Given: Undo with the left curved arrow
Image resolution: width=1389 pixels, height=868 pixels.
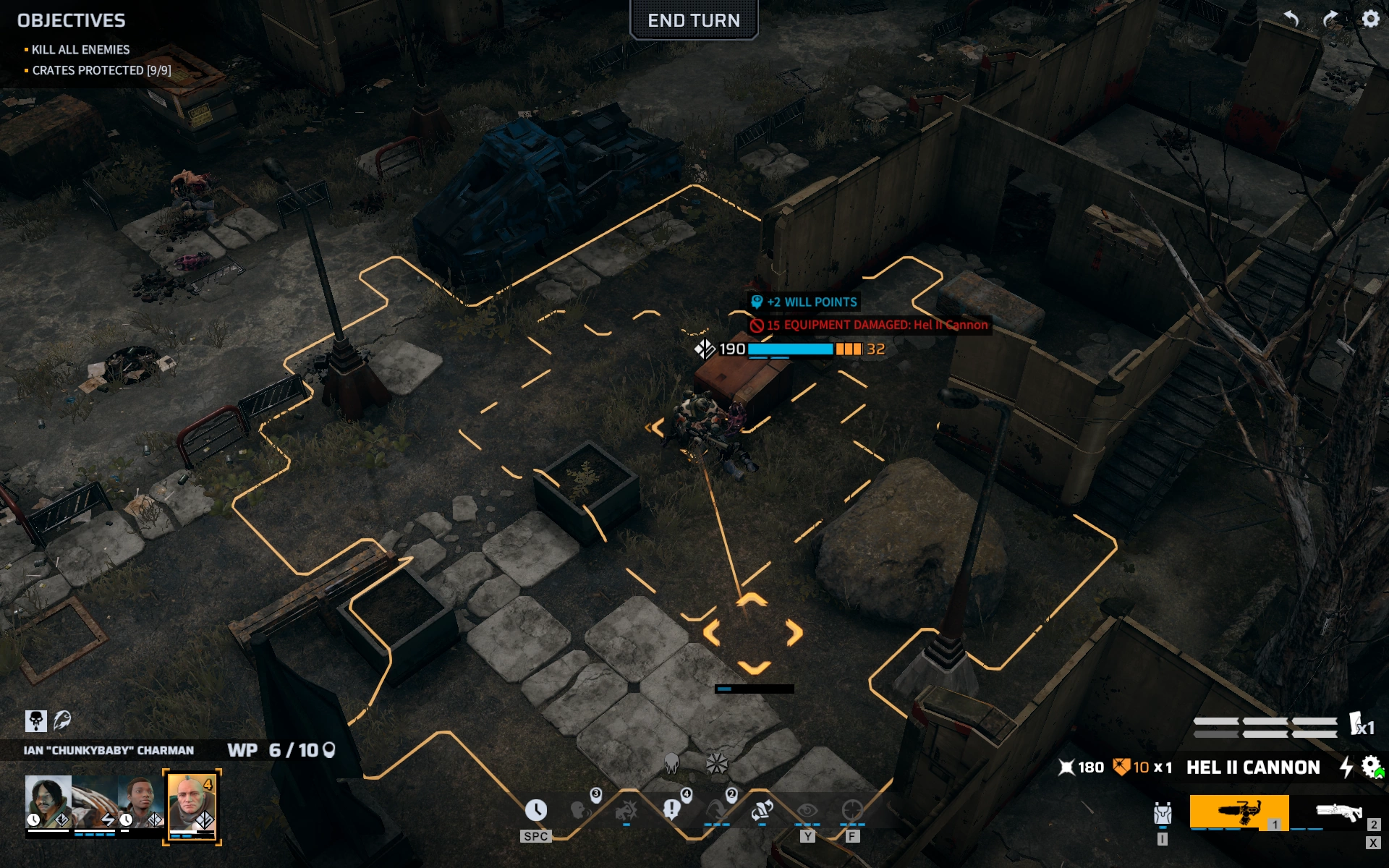Looking at the screenshot, I should point(1291,19).
